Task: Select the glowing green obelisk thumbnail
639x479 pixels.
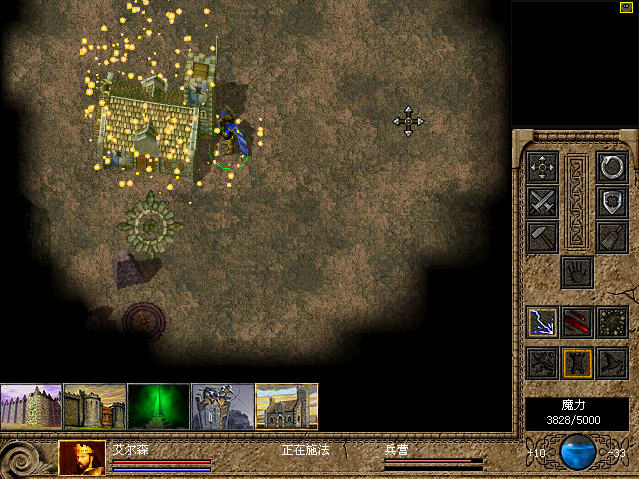Action: [x=159, y=407]
